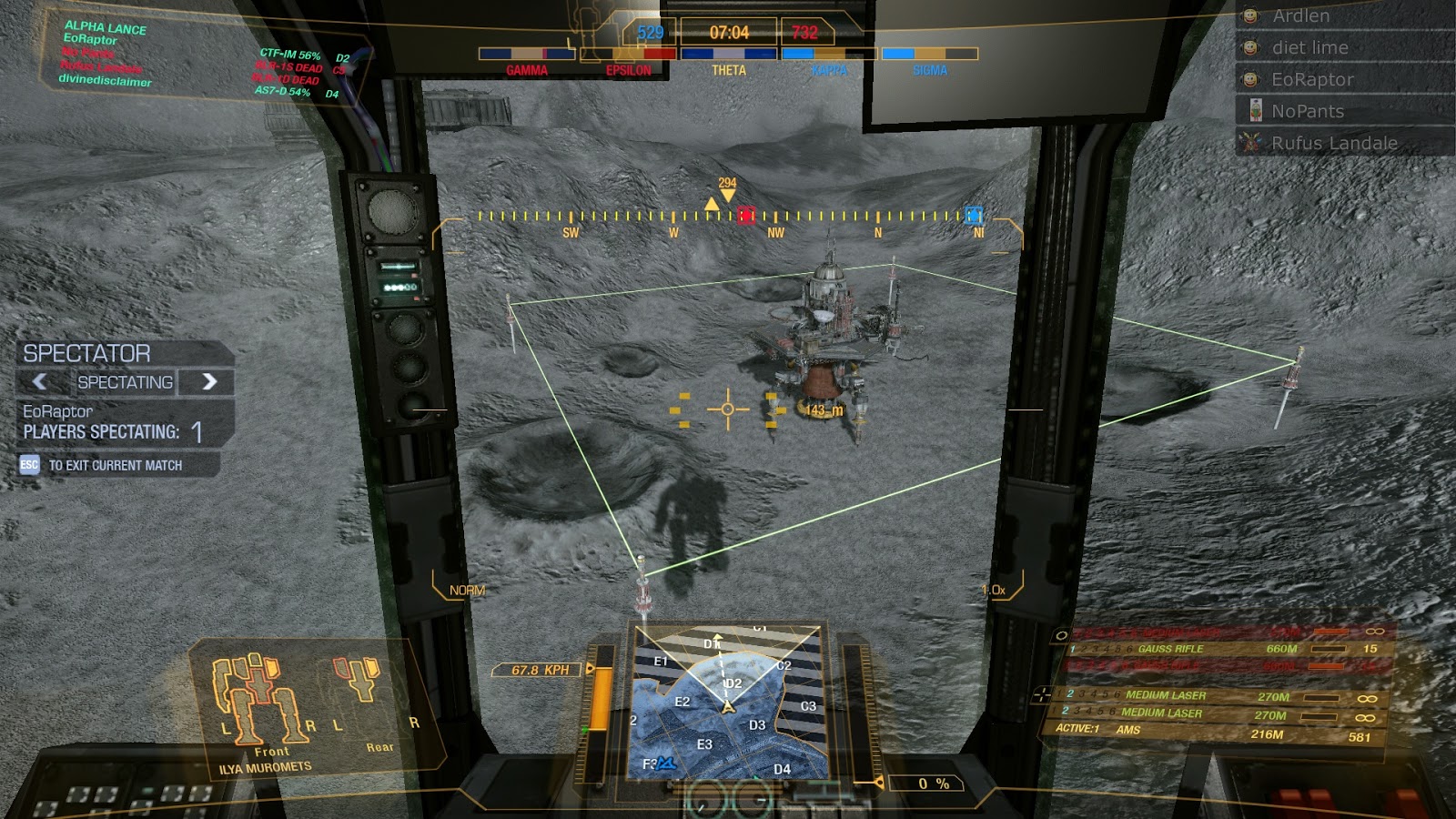The width and height of the screenshot is (1456, 819).
Task: Click the circle reticle icon in weapons panel
Action: [1062, 636]
